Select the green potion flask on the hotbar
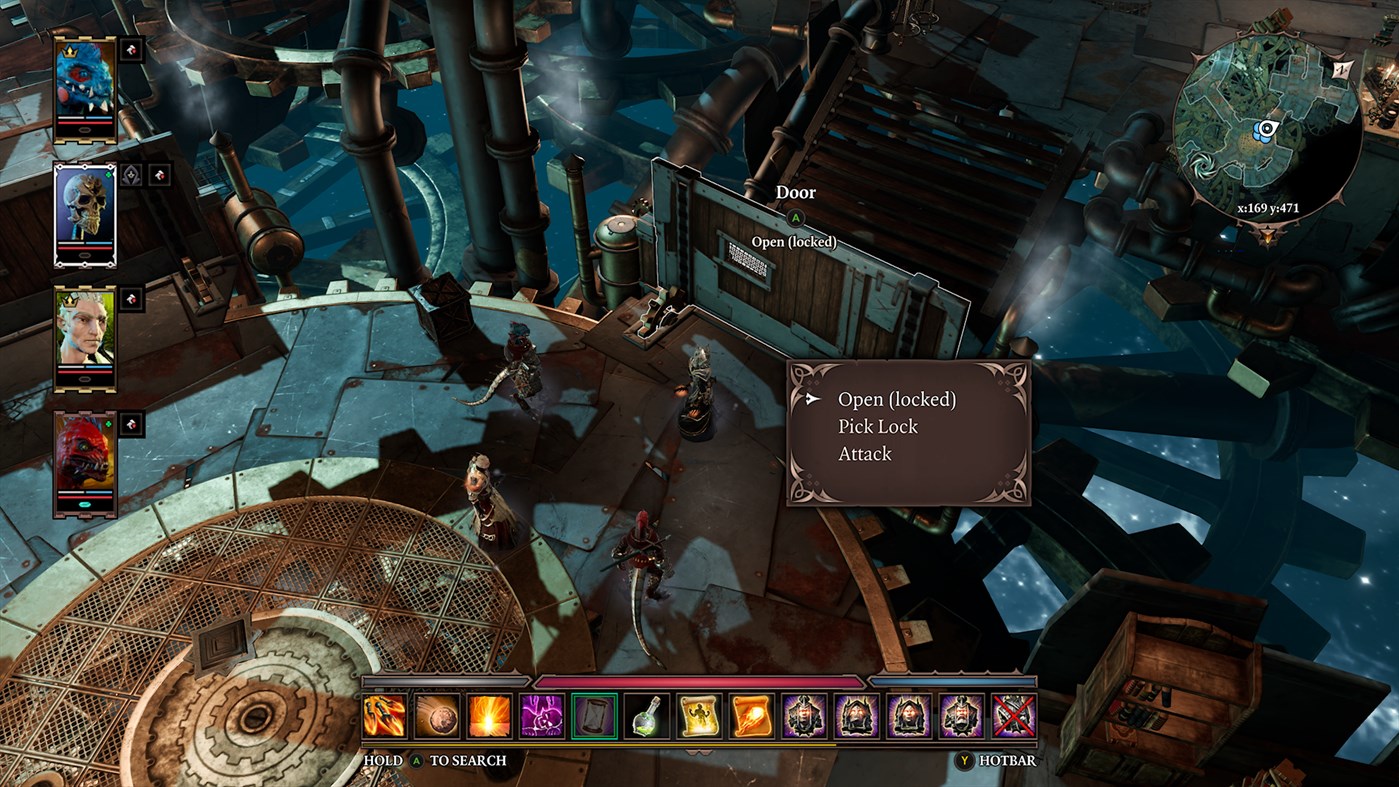Screen dimensions: 1399x787 coord(646,714)
